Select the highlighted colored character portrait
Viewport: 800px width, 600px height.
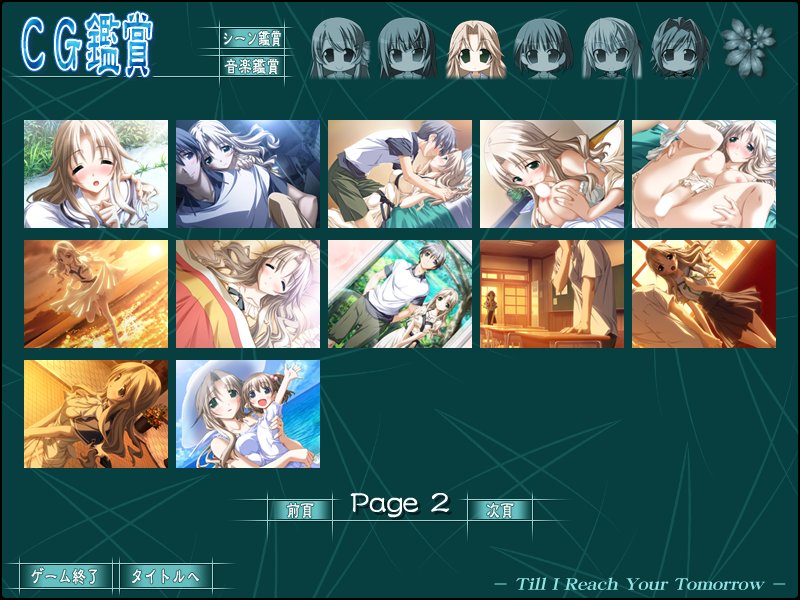pos(476,48)
